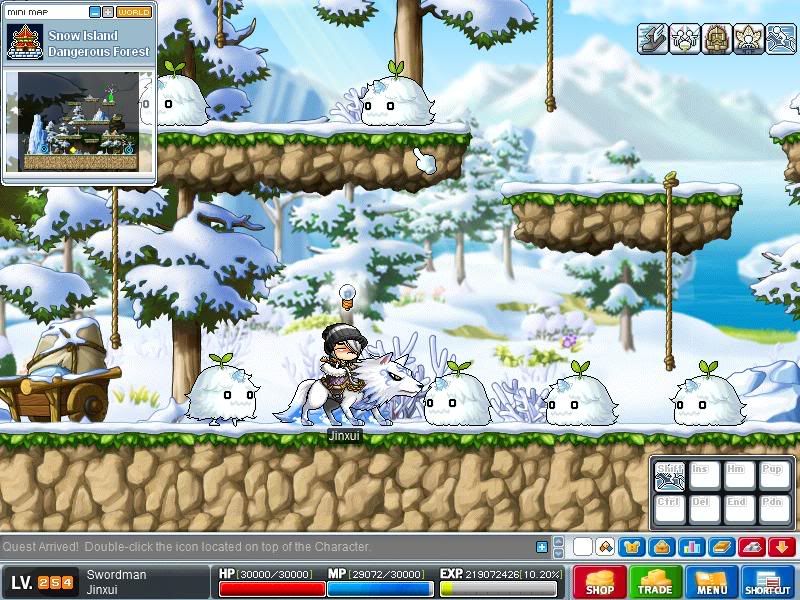Open the Cash Shop button
The image size is (800, 600).
pos(600,582)
